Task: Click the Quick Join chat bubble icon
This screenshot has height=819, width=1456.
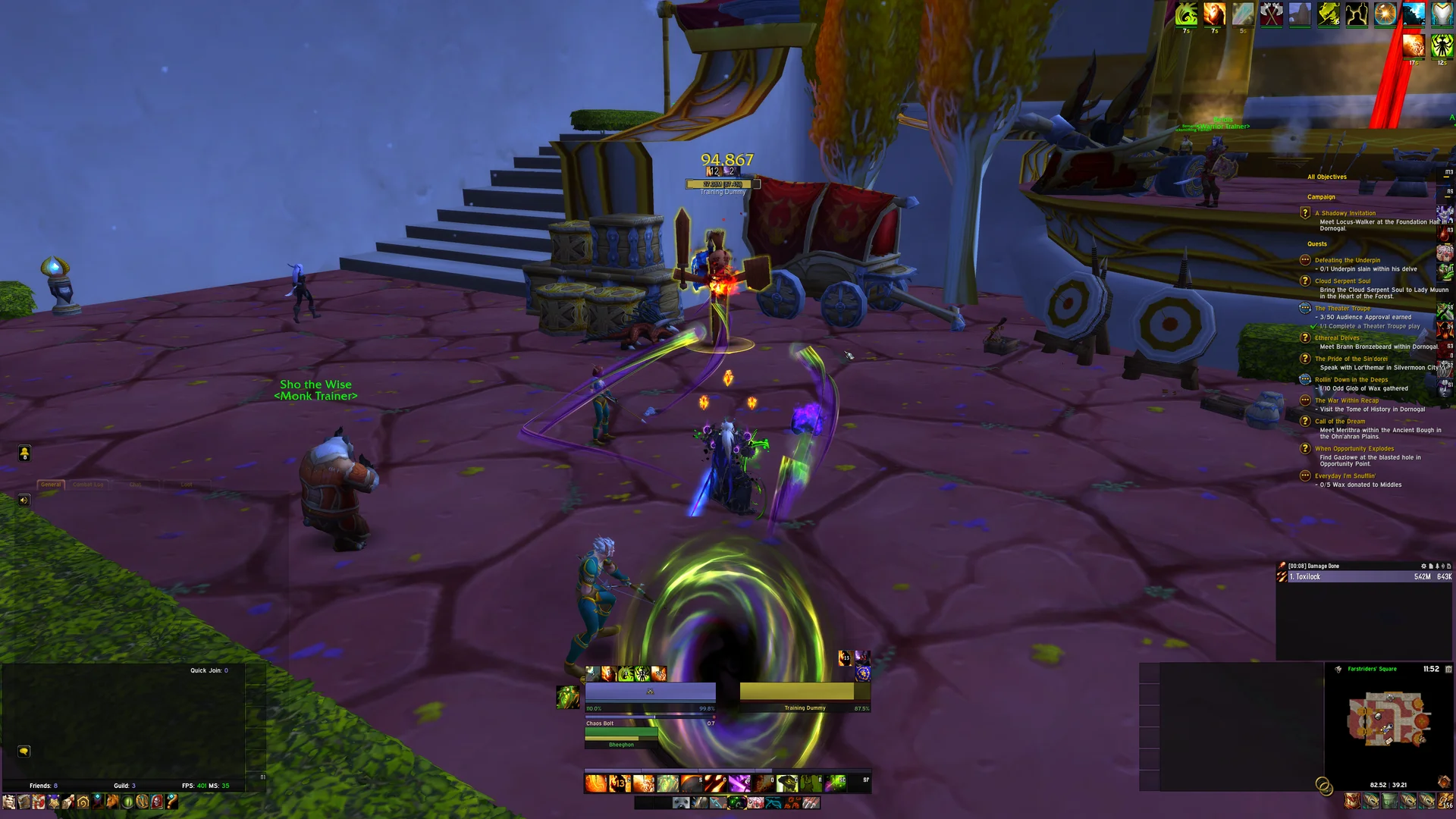Action: click(x=24, y=751)
